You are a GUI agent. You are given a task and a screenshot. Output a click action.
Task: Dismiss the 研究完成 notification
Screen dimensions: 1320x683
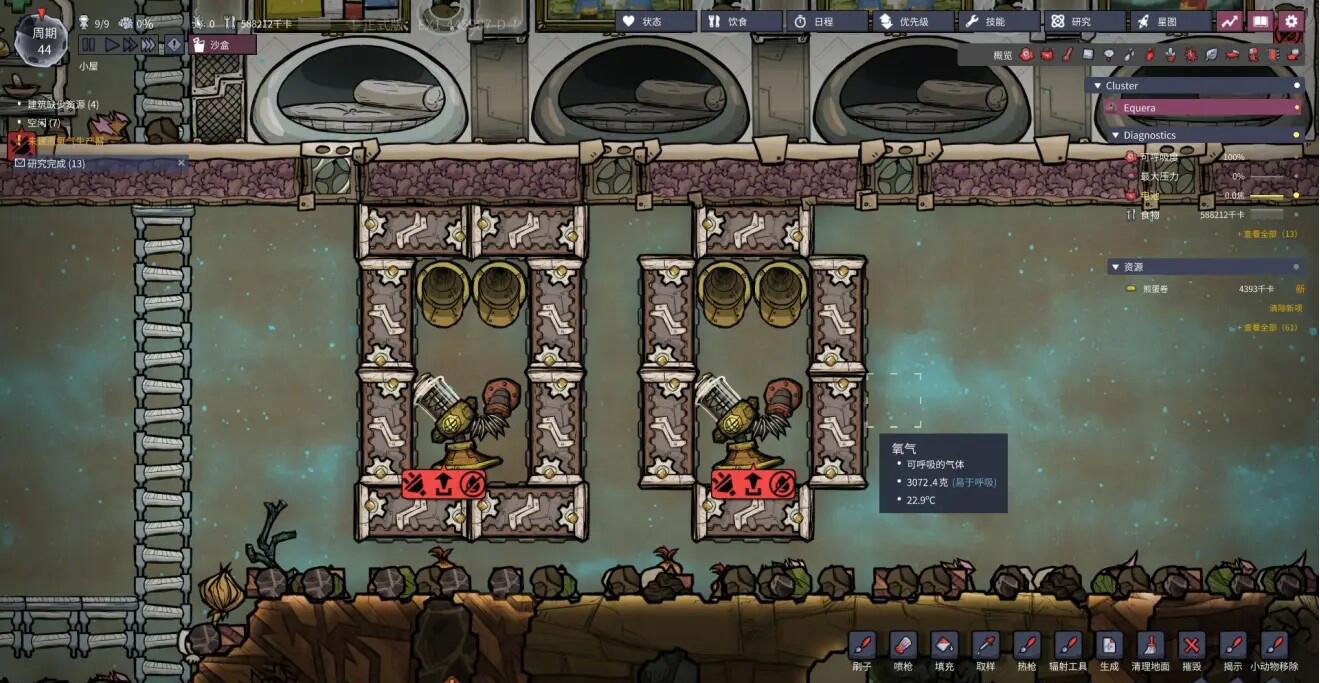tap(181, 162)
